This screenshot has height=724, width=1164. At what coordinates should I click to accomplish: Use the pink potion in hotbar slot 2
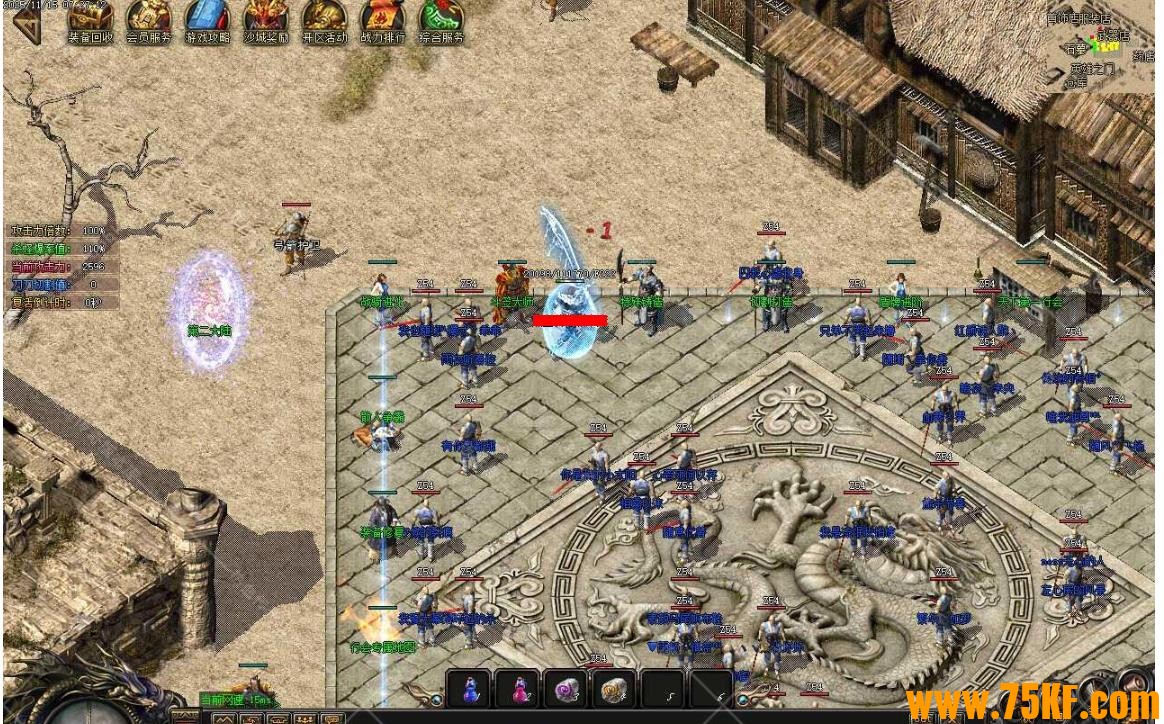pyautogui.click(x=519, y=690)
